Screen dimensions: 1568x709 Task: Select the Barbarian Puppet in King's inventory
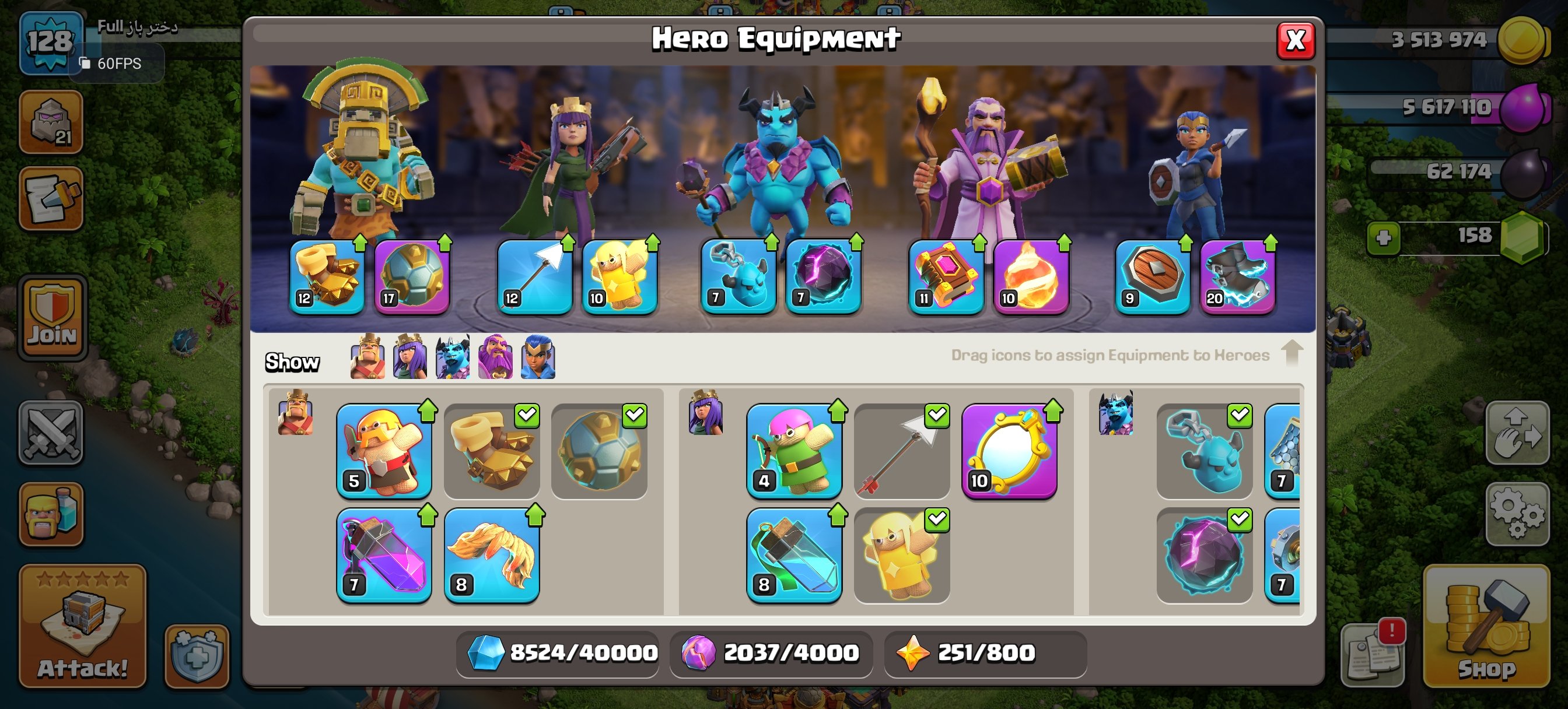click(x=384, y=450)
